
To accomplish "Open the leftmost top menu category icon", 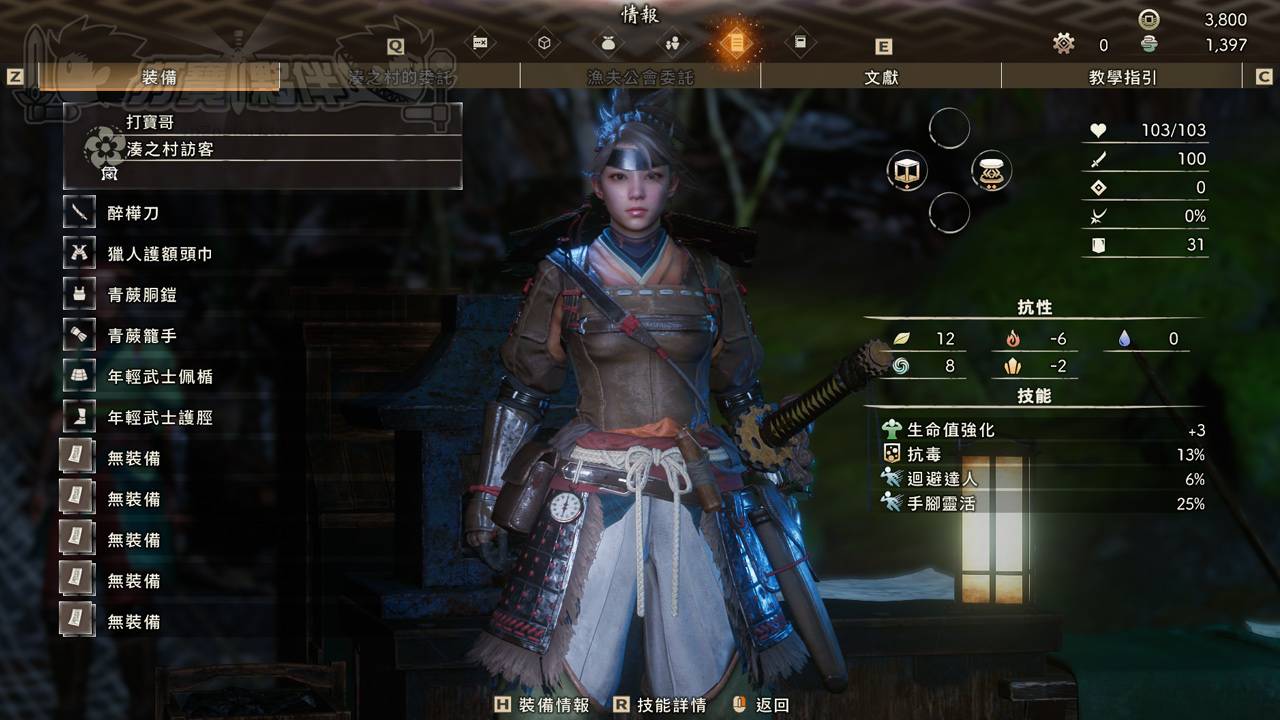I will [480, 43].
